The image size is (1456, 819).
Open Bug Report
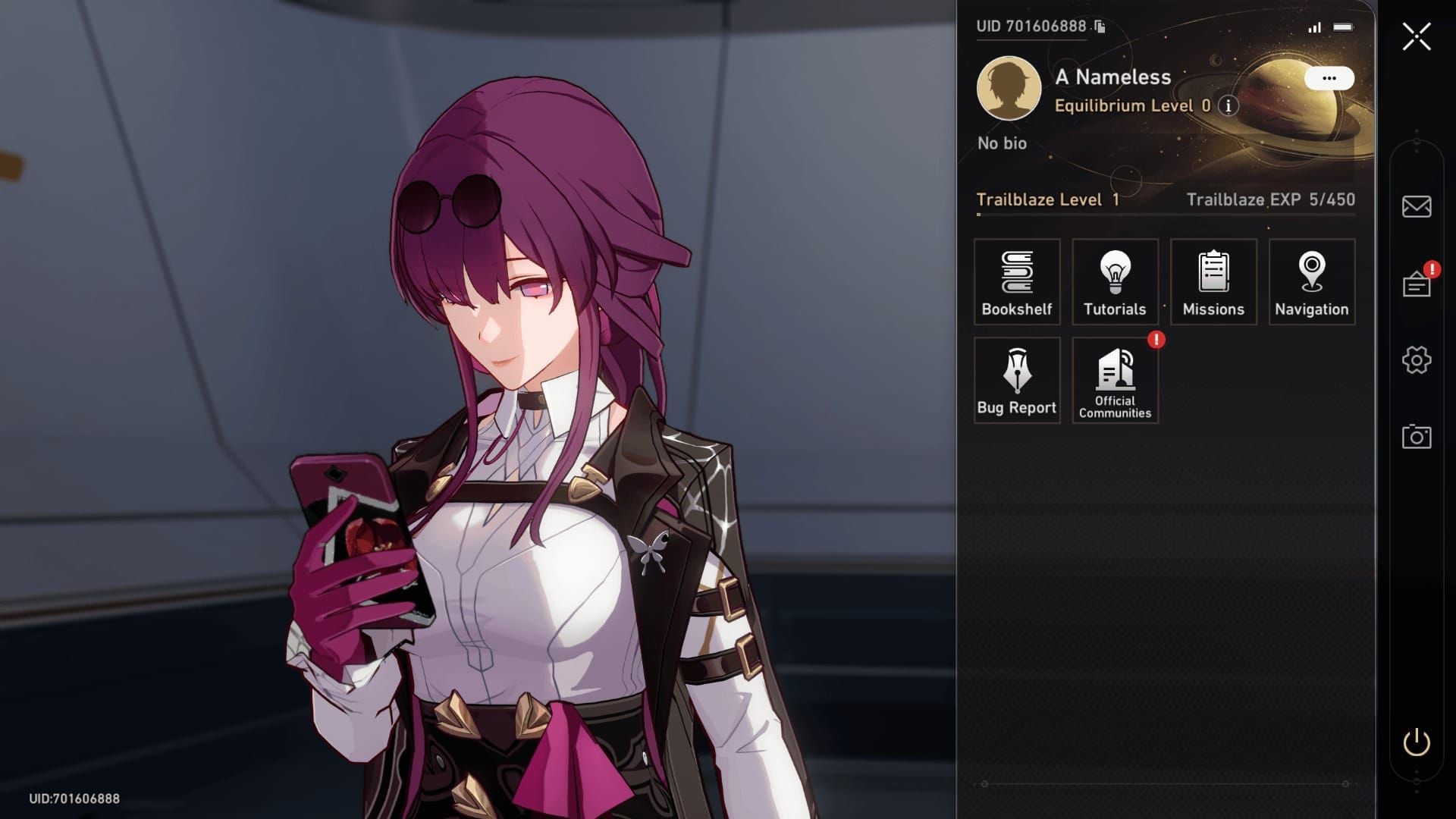click(1017, 381)
